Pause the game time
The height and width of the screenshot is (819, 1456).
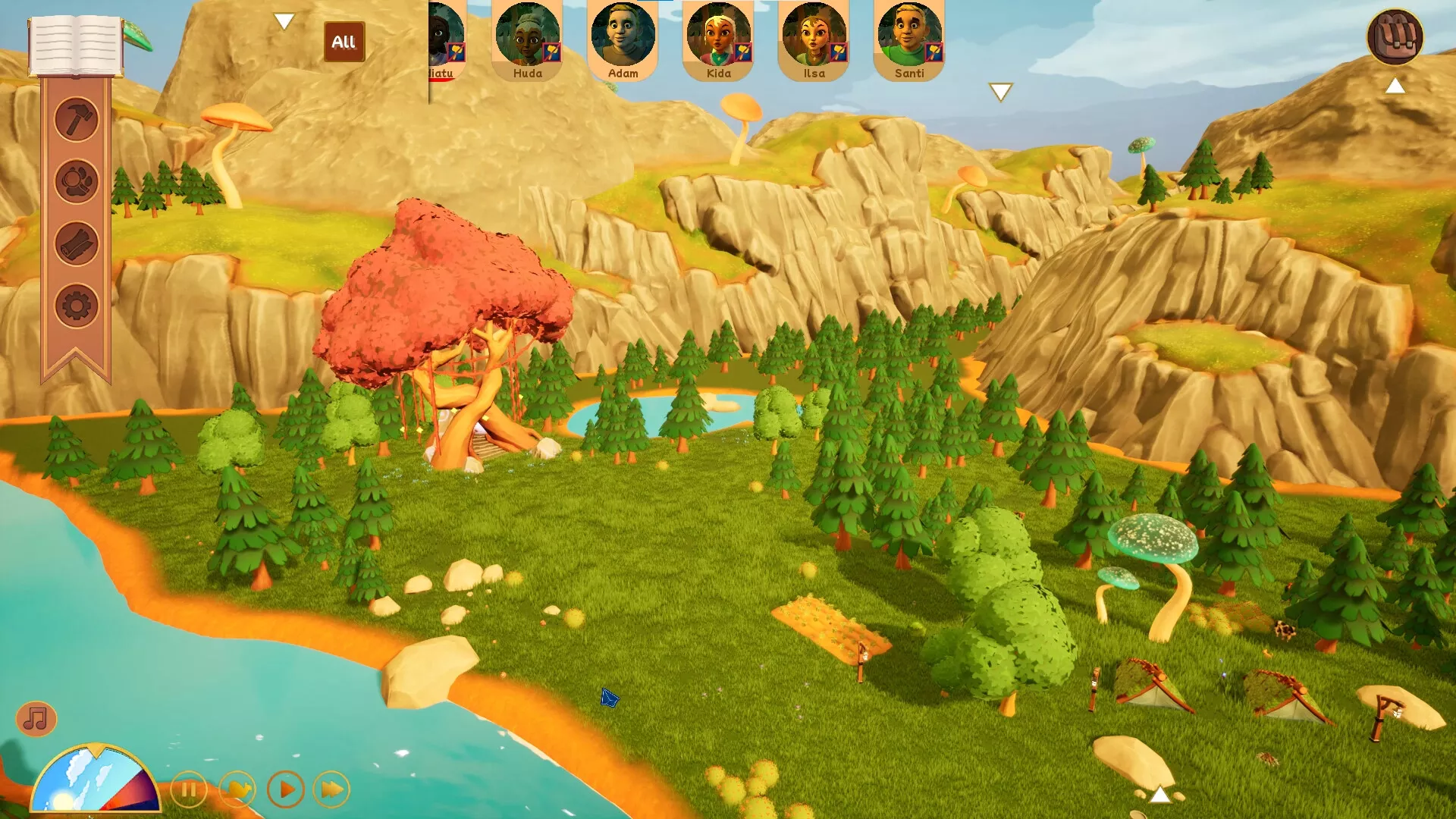(189, 790)
